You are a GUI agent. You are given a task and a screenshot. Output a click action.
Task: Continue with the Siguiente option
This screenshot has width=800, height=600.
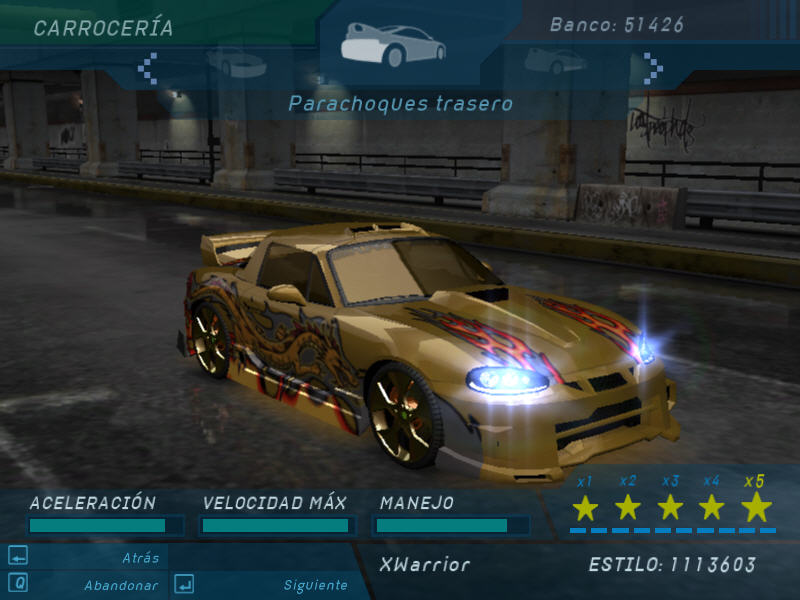coord(315,585)
